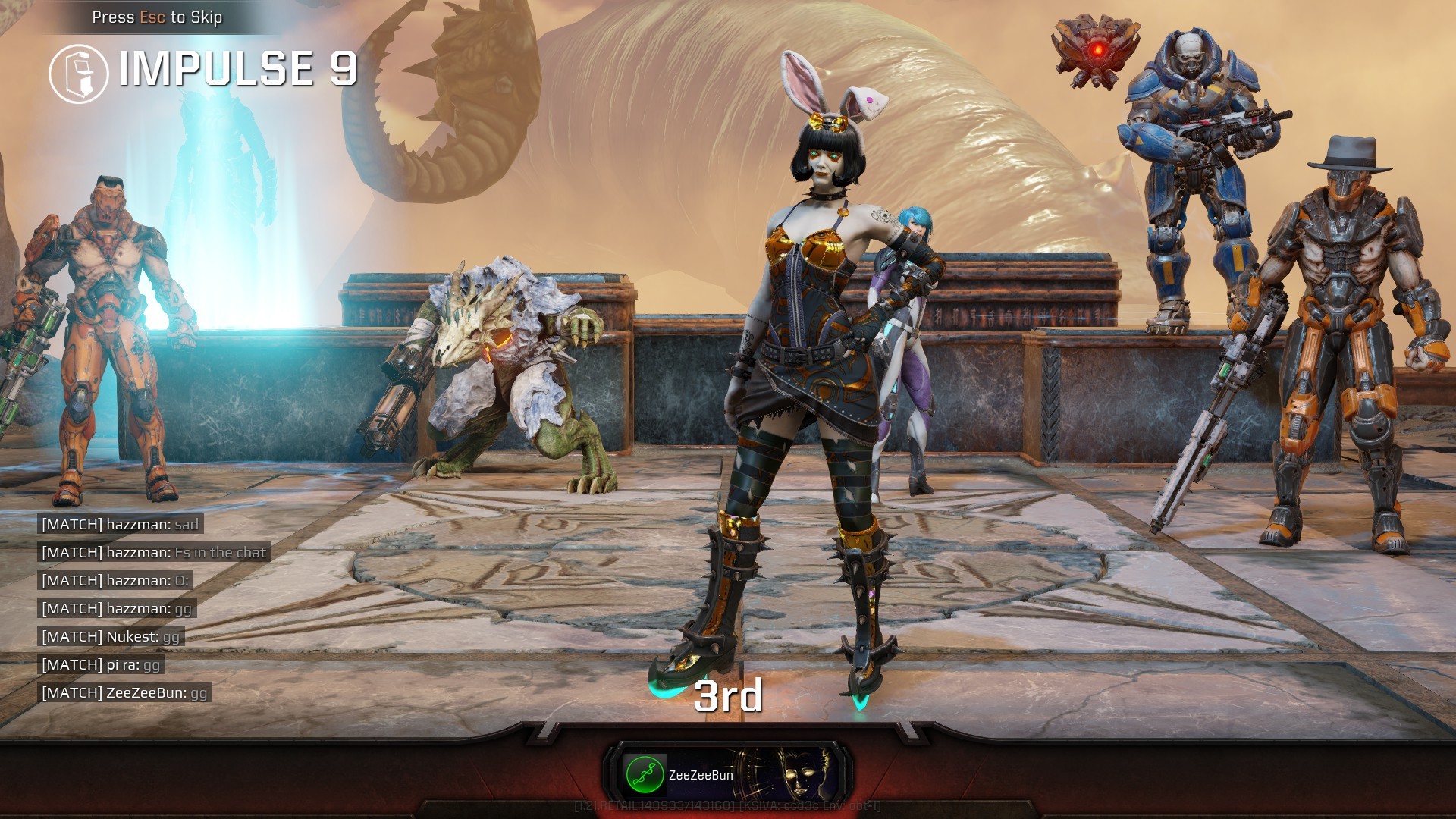Click hazzman's "sad" chat message
This screenshot has height=819, width=1456.
[120, 524]
